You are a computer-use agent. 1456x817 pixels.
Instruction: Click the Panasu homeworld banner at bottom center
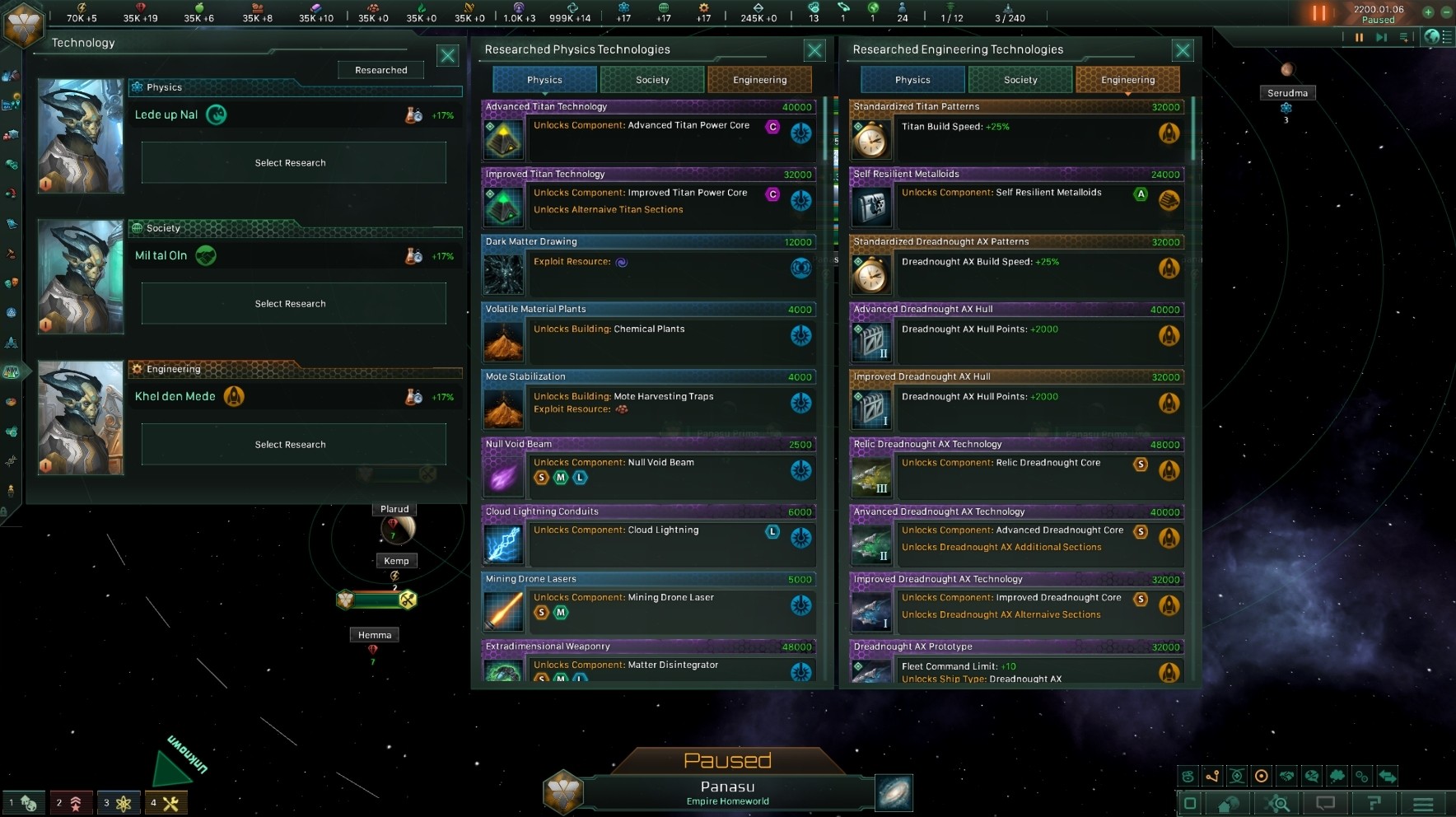click(727, 791)
